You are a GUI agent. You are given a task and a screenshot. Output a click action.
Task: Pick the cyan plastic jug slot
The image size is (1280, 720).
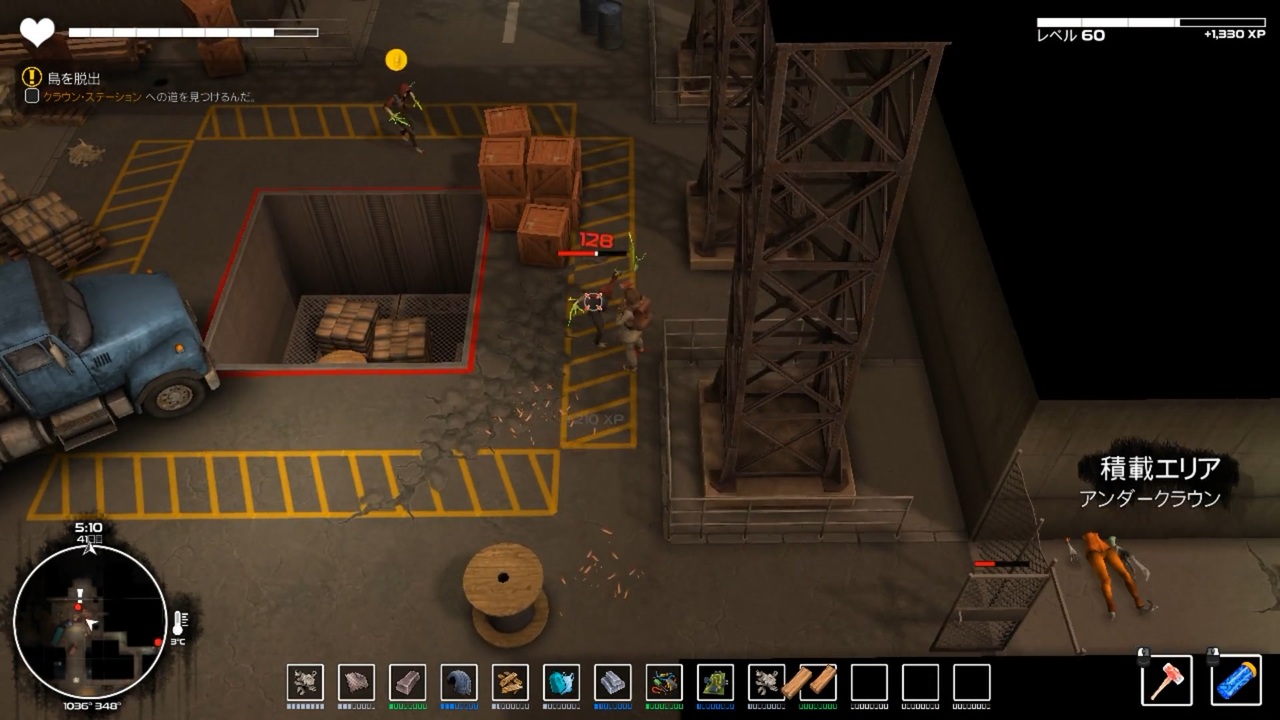[x=561, y=682]
